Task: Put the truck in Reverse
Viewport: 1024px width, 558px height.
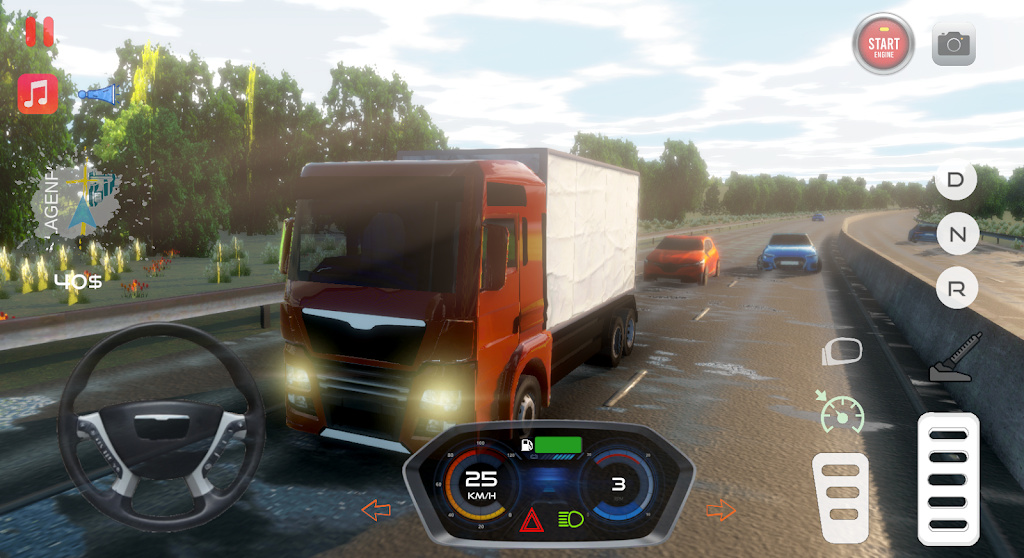Action: click(956, 289)
